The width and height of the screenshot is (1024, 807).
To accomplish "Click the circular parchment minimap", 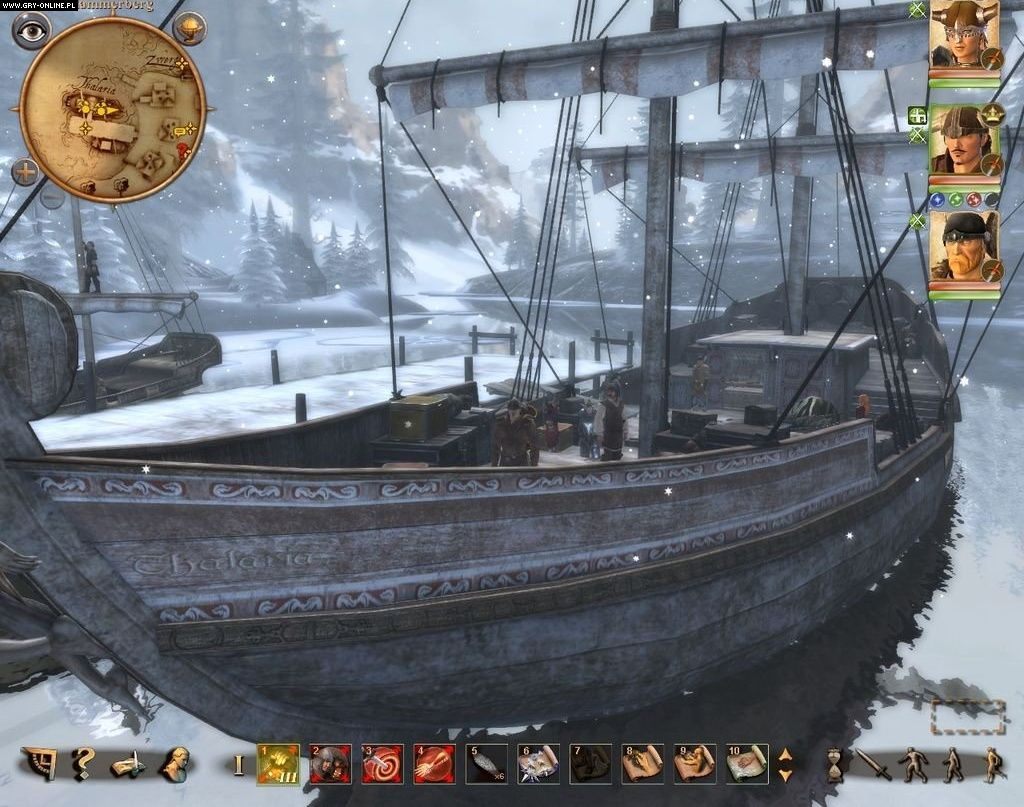I will pos(112,110).
